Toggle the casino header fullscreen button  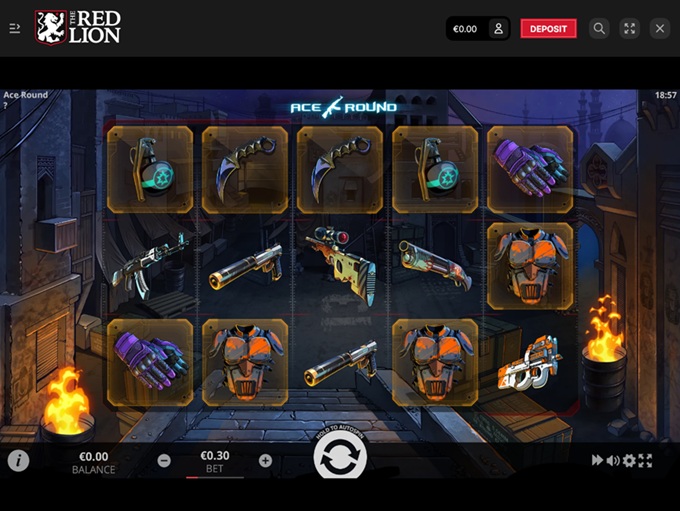[629, 29]
